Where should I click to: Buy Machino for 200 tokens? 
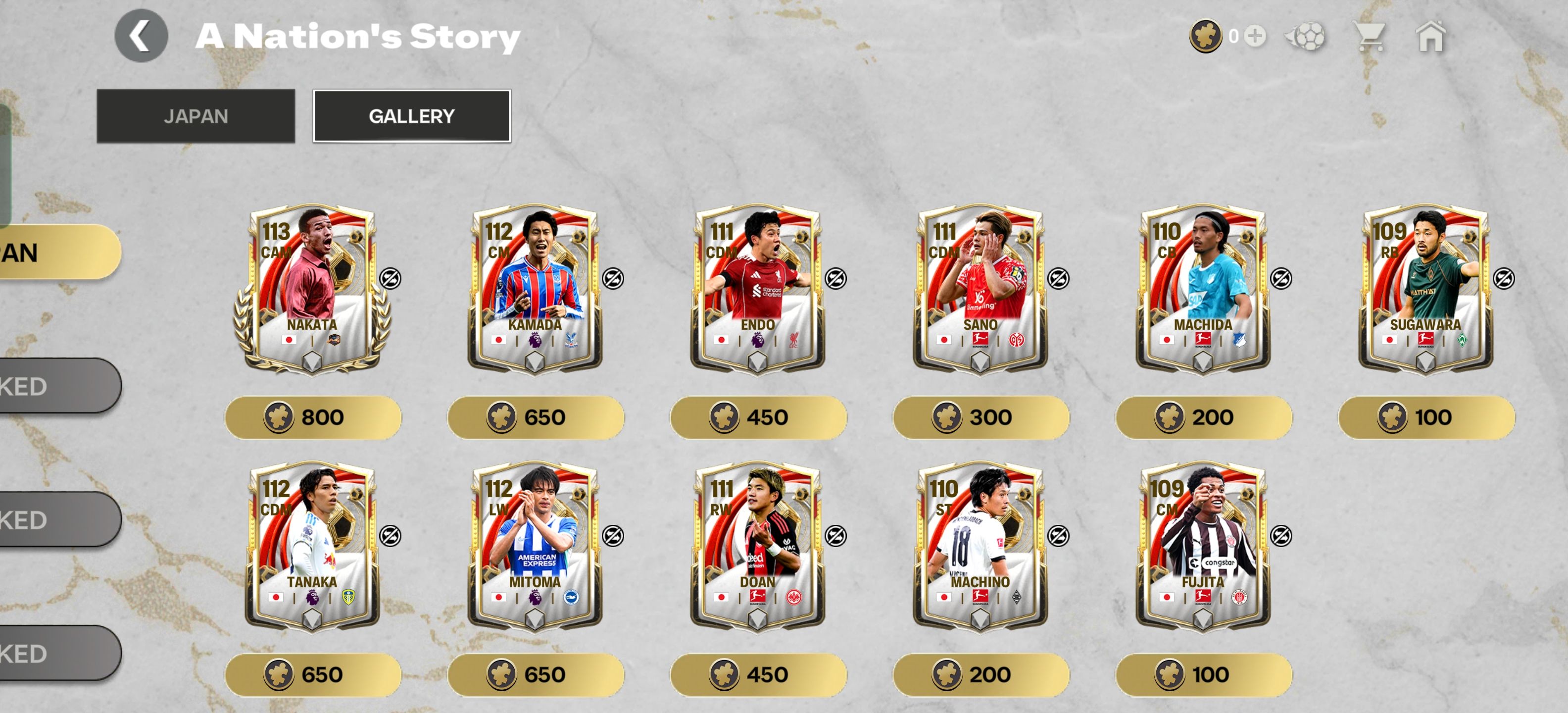coord(980,675)
